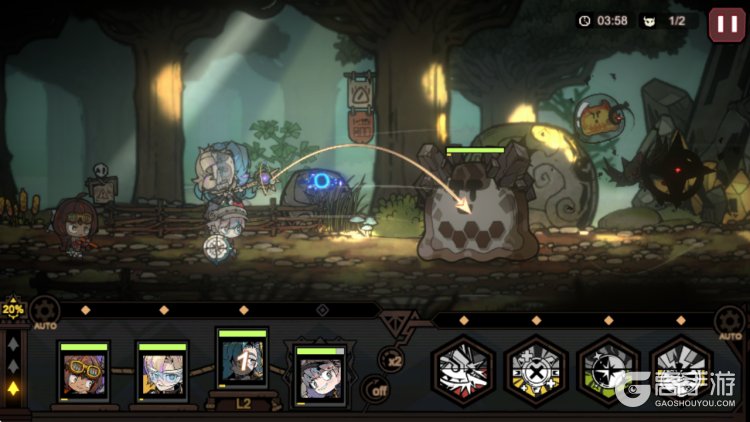Viewport: 750px width, 422px height.
Task: Toggle the right AUTO gear button
Action: pyautogui.click(x=730, y=323)
